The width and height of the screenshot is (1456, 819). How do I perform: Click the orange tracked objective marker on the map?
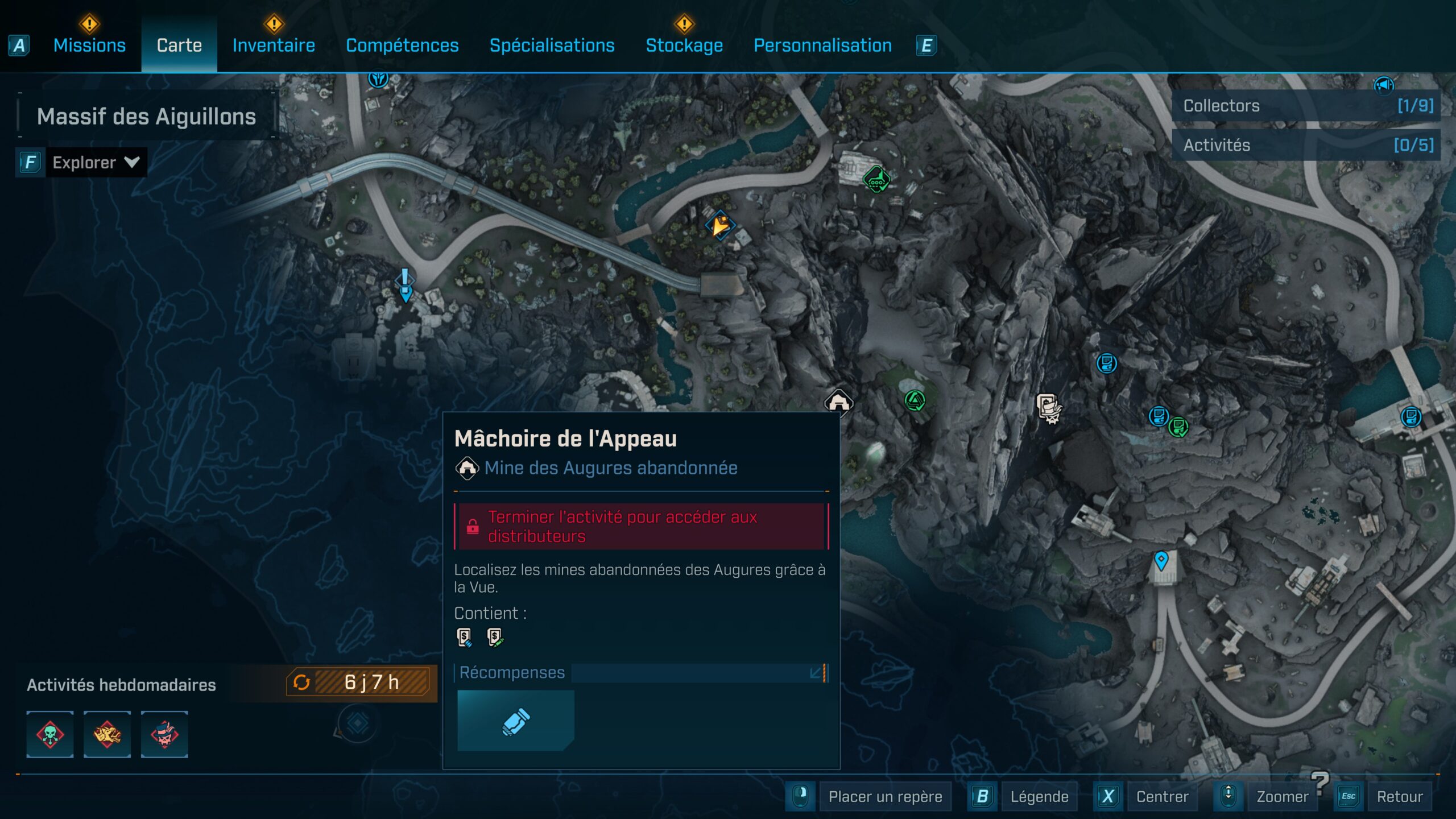click(721, 225)
